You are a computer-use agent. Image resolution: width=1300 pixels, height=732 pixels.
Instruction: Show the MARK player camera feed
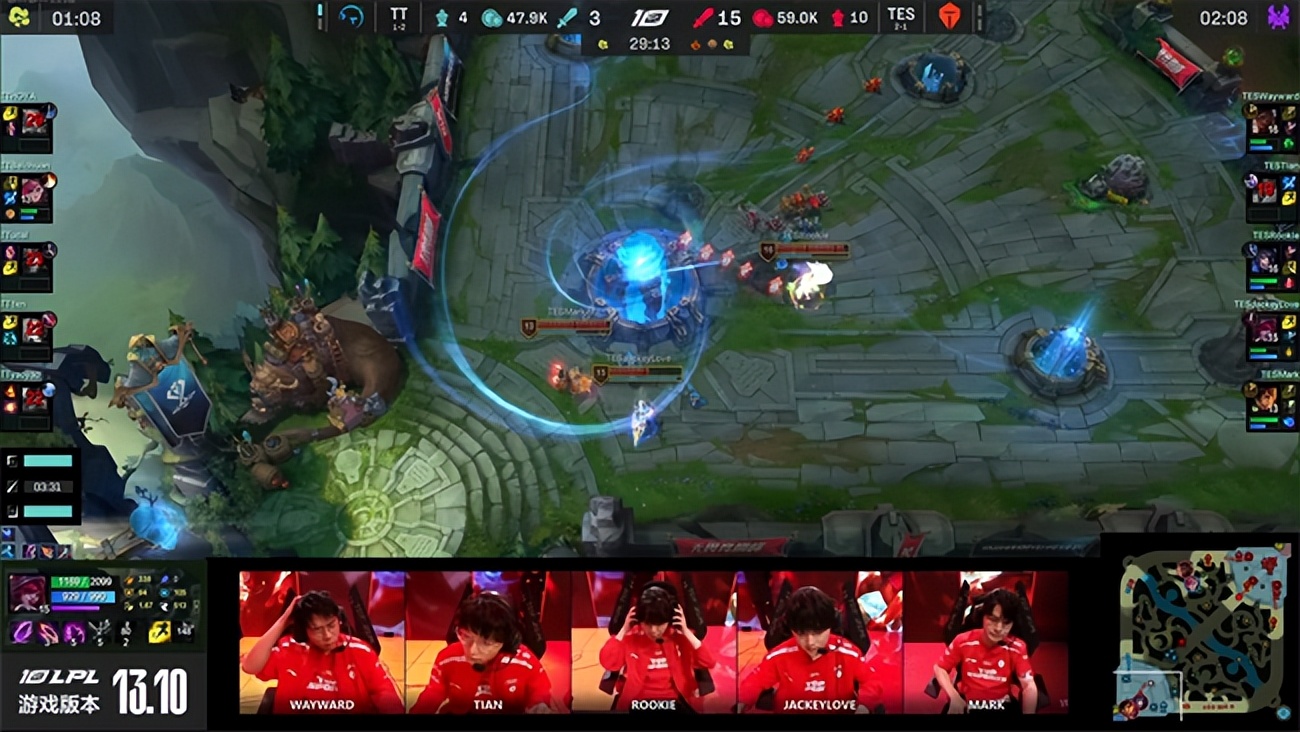pyautogui.click(x=986, y=642)
